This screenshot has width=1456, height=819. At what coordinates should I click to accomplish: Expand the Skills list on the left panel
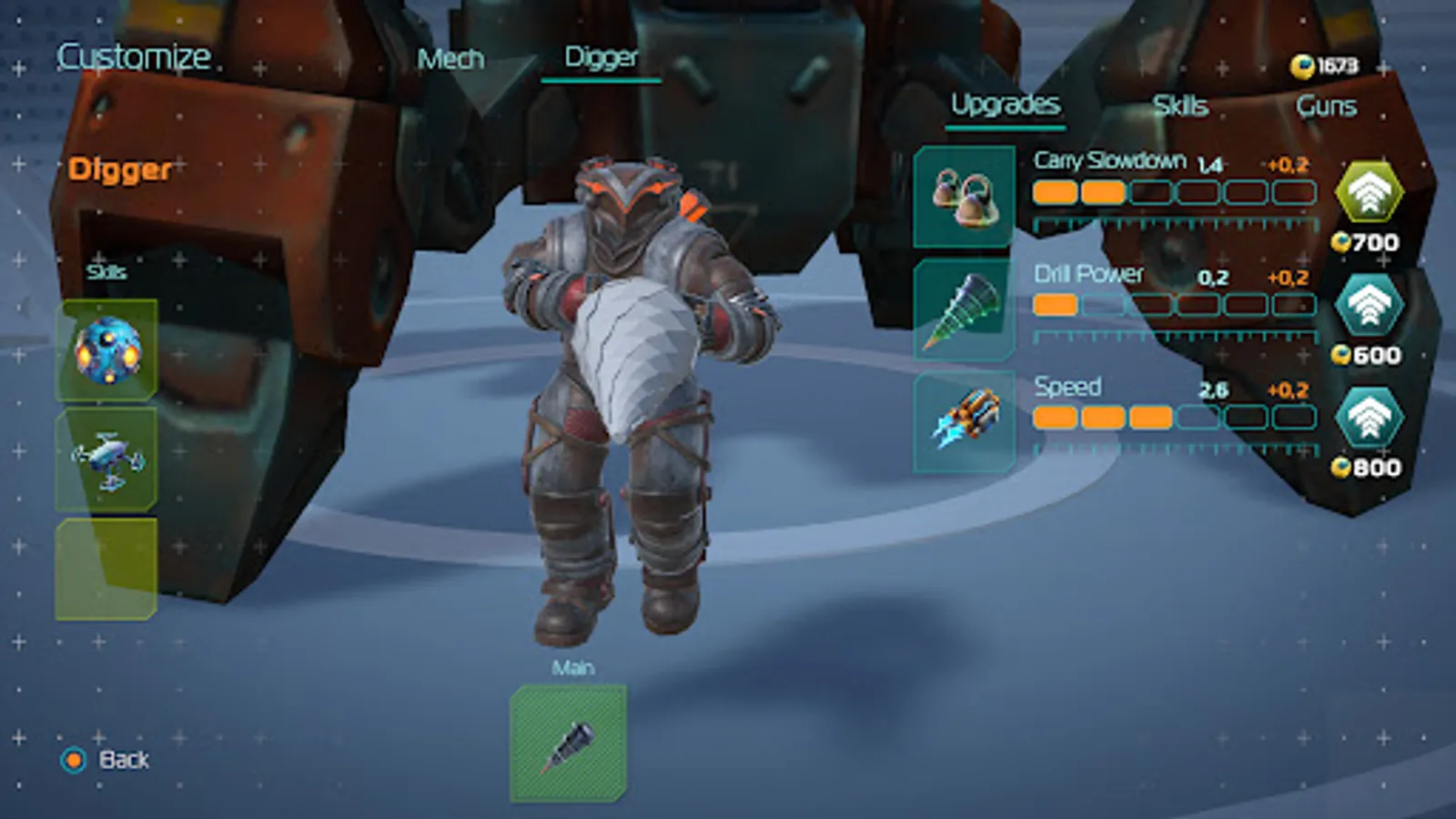(x=106, y=271)
